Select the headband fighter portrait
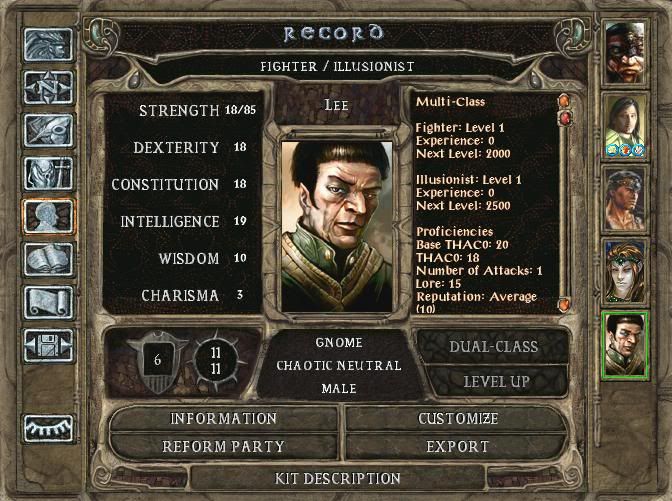Image resolution: width=672 pixels, height=501 pixels. coord(626,198)
